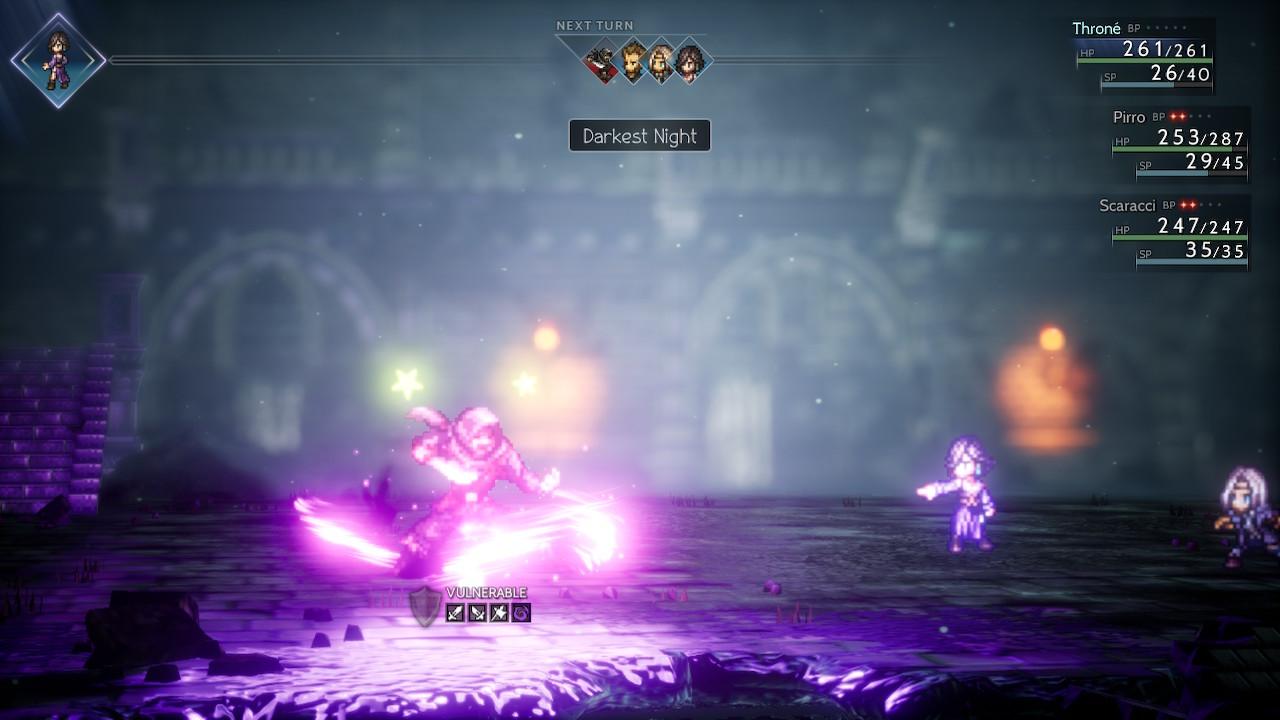The width and height of the screenshot is (1280, 720).
Task: Click the red enemy portrait in Next Turn
Action: (604, 63)
